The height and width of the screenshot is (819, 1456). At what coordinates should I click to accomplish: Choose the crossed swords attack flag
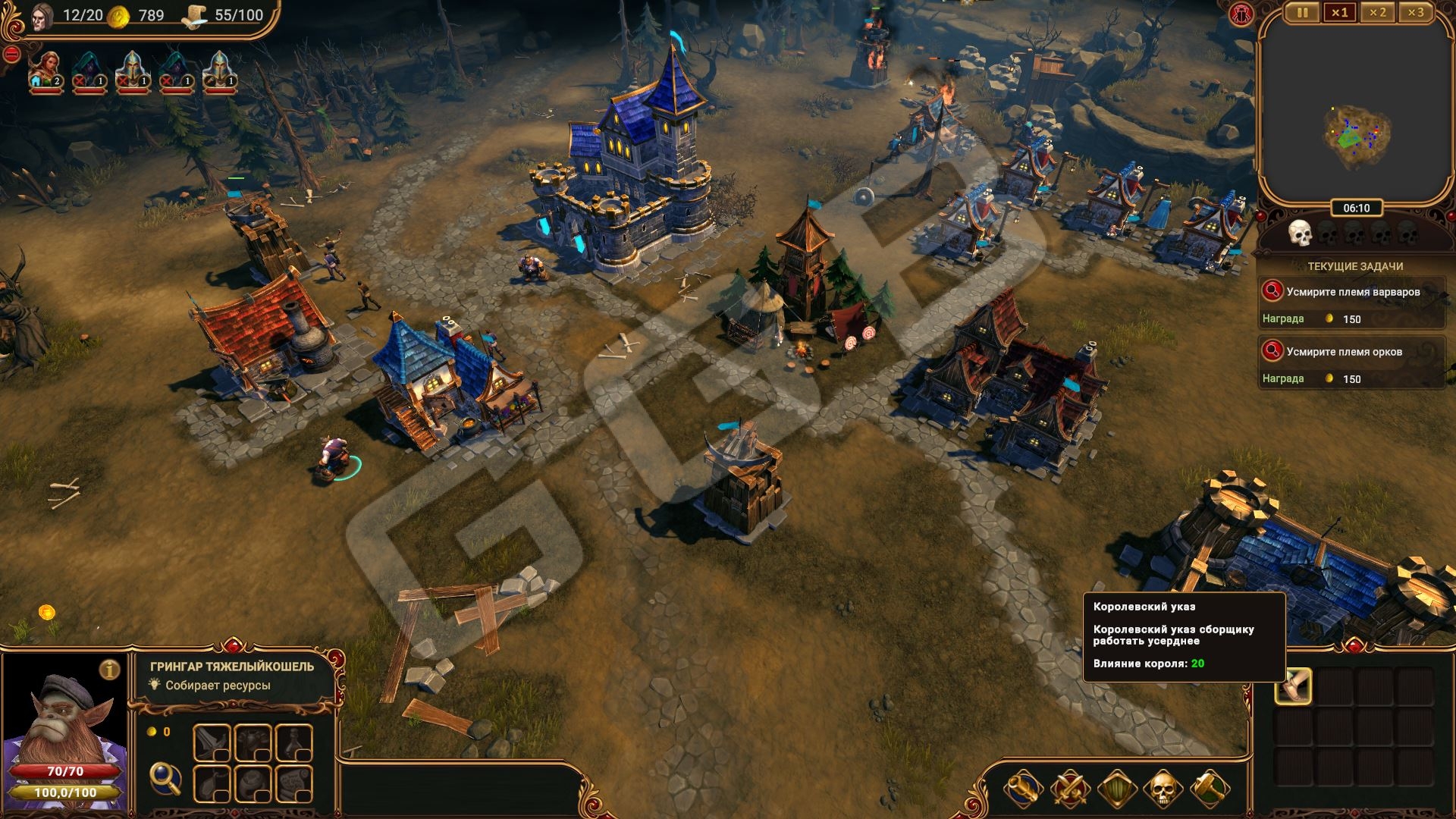pyautogui.click(x=1069, y=789)
